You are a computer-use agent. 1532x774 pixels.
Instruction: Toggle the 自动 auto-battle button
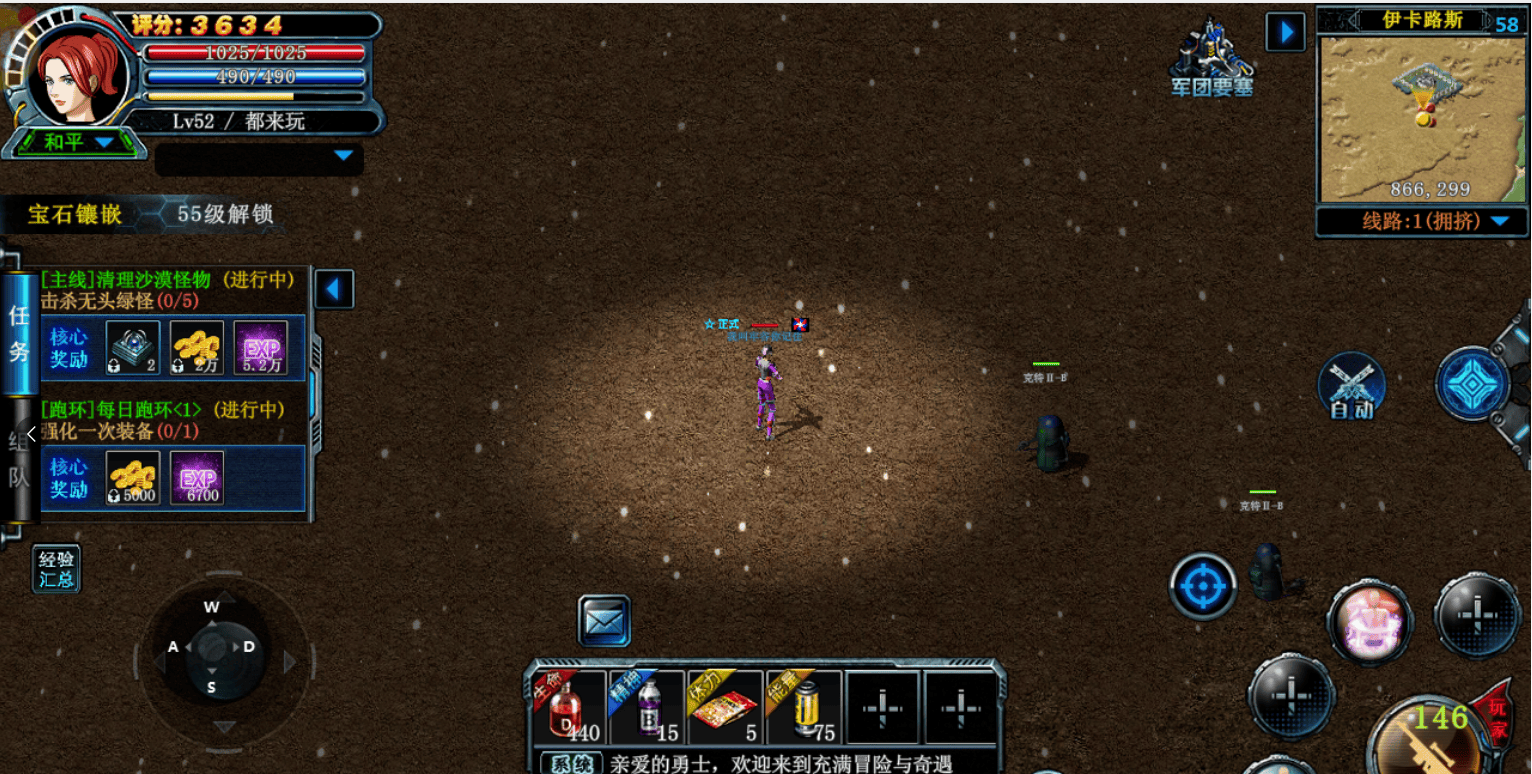pos(1351,386)
